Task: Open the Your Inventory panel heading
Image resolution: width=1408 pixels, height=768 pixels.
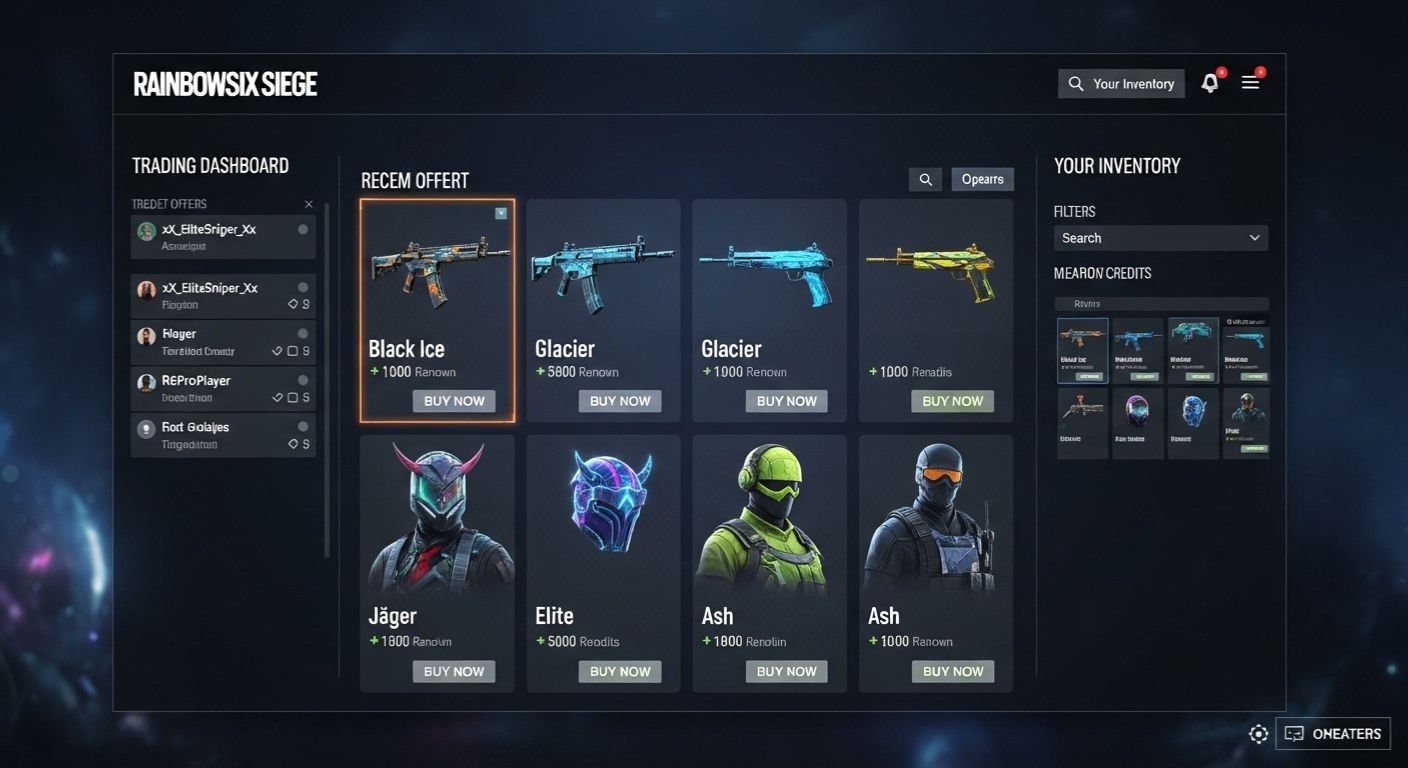Action: point(1117,166)
